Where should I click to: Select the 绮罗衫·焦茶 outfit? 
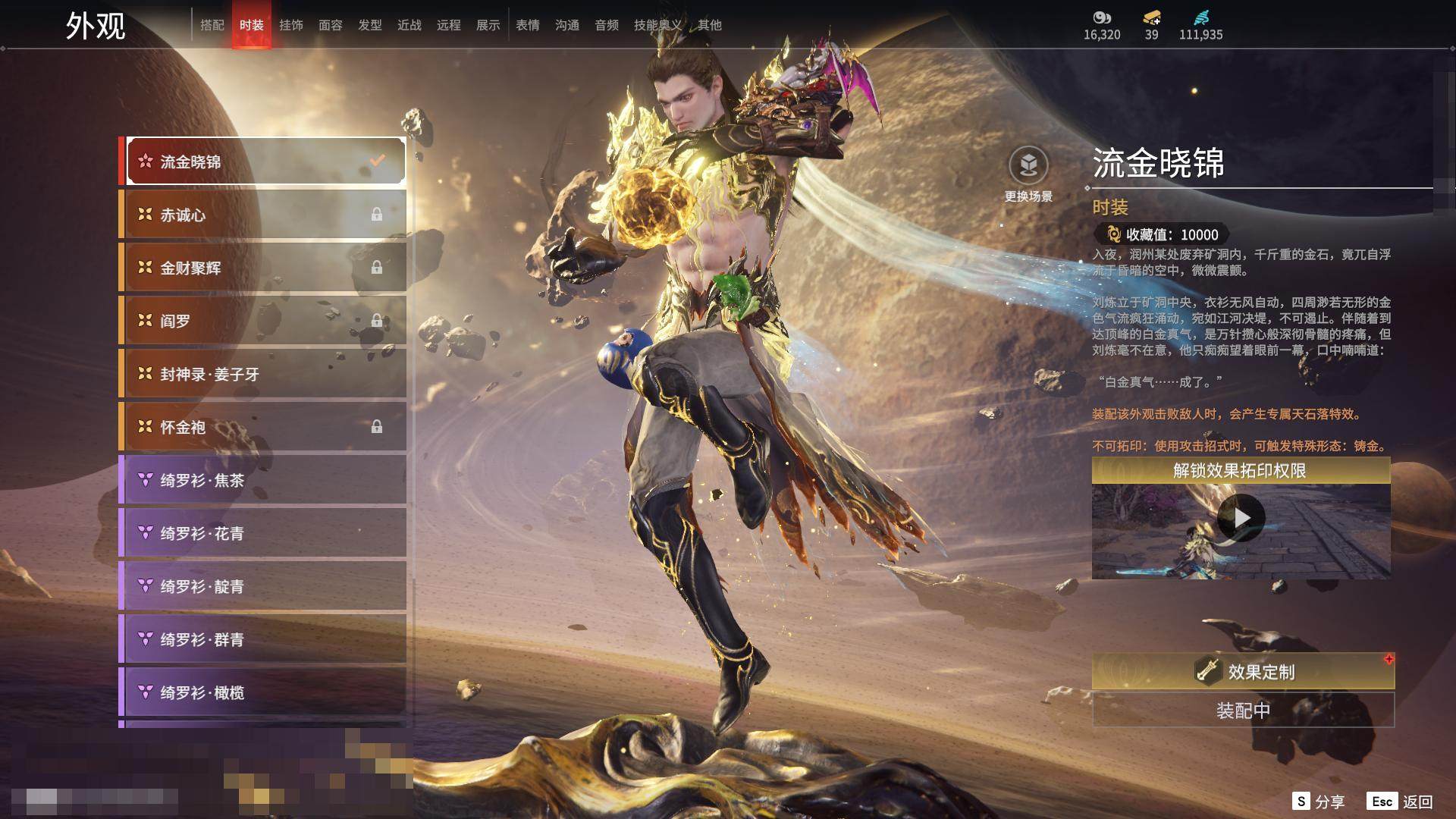(263, 480)
